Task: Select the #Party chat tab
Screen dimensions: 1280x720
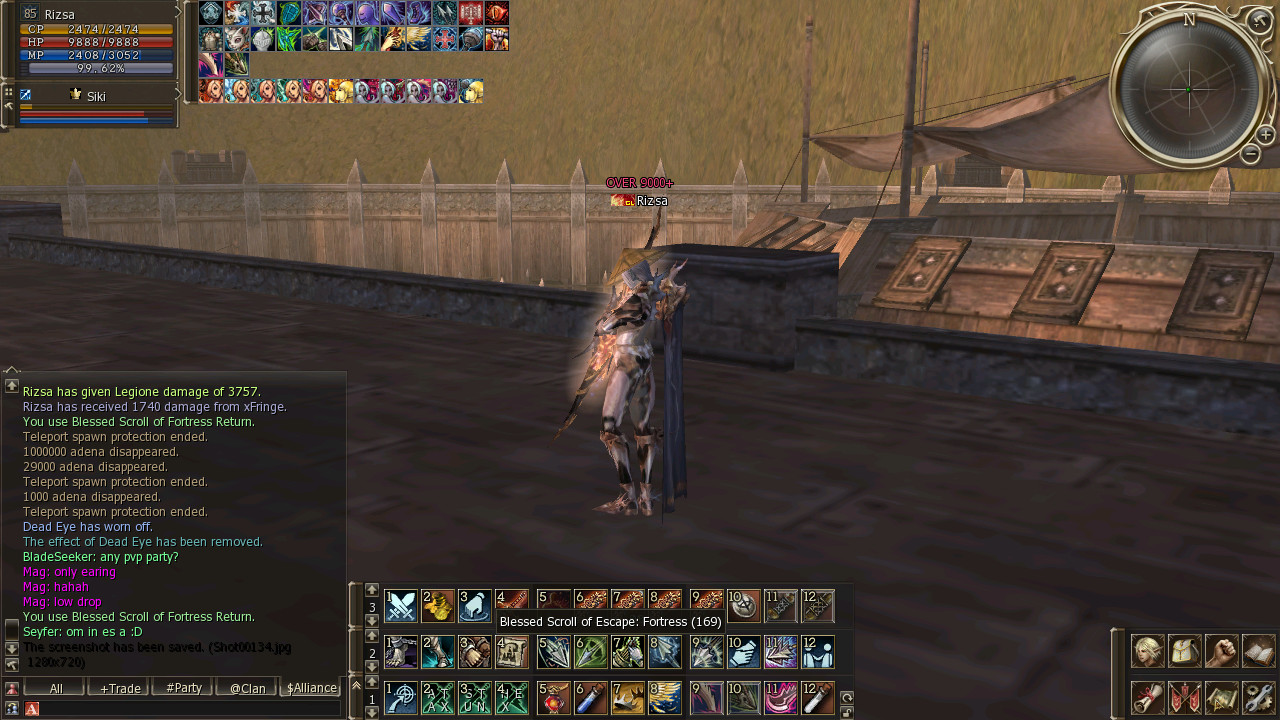Action: click(183, 688)
